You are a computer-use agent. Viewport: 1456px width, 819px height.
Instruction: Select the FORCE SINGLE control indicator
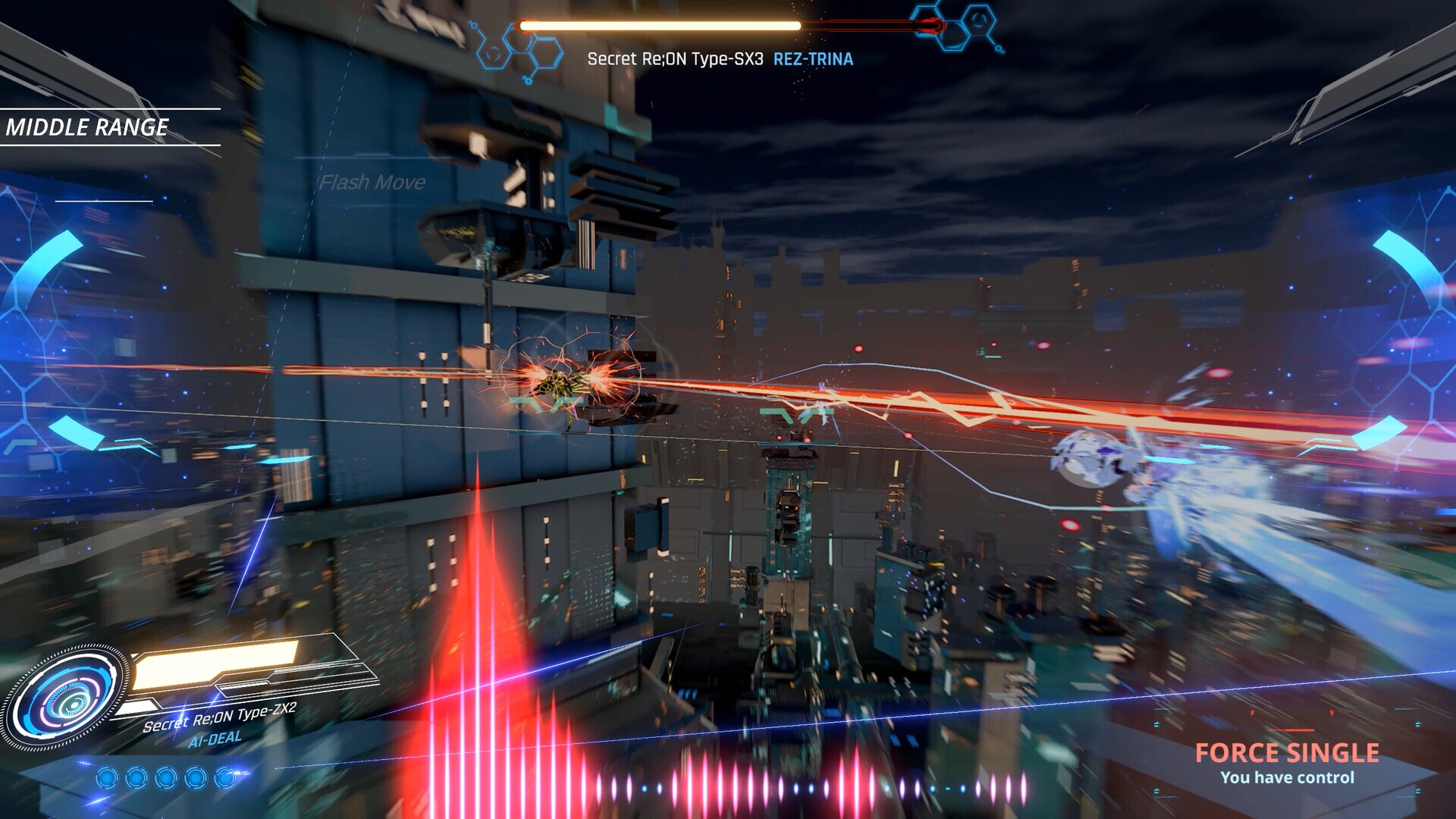1287,753
